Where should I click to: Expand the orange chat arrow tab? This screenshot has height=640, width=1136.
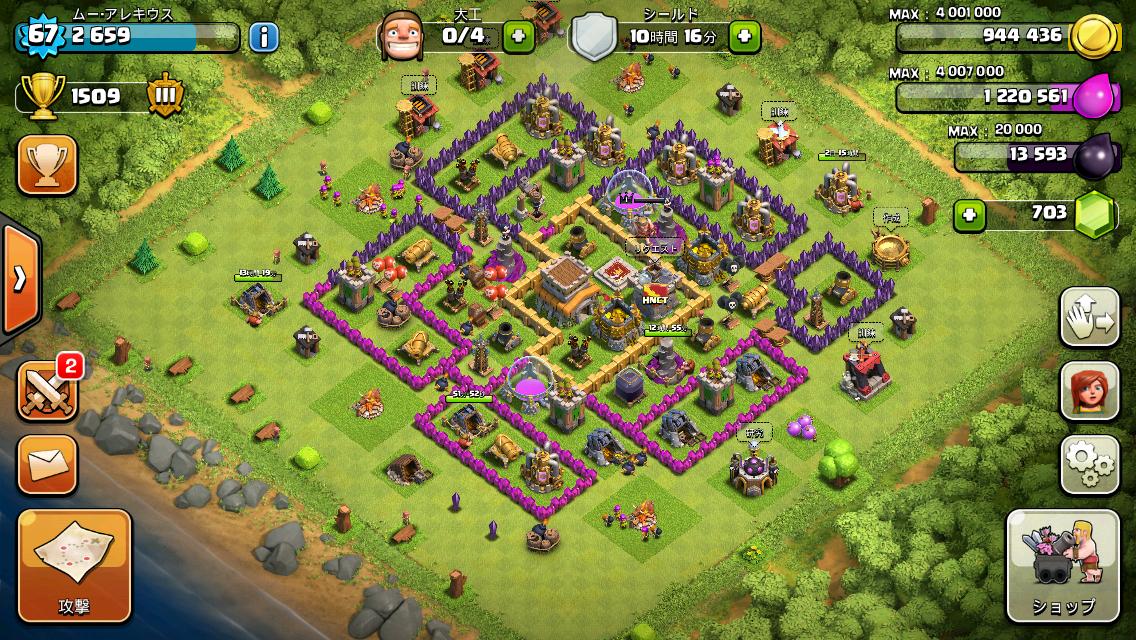click(x=19, y=279)
